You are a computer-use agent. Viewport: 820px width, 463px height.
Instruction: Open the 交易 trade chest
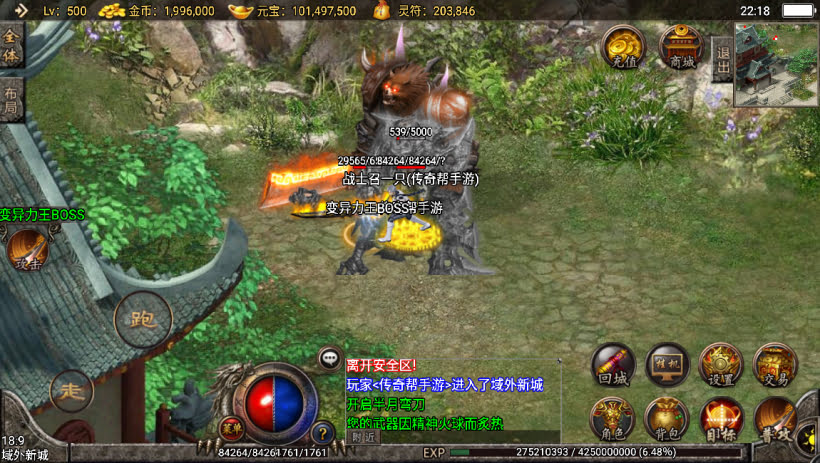(774, 365)
